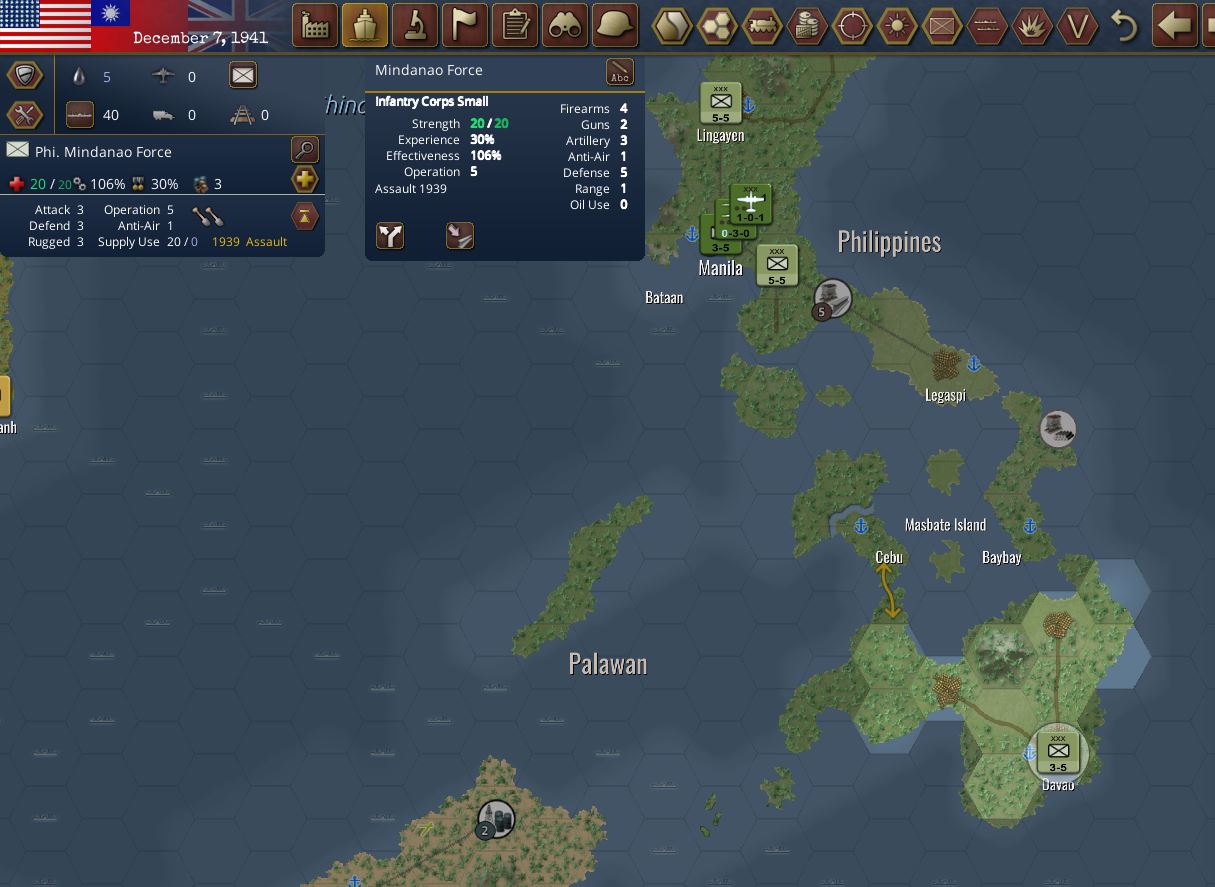Open the helmet army toolbar button
Screen dimensions: 1215x887
tap(615, 25)
